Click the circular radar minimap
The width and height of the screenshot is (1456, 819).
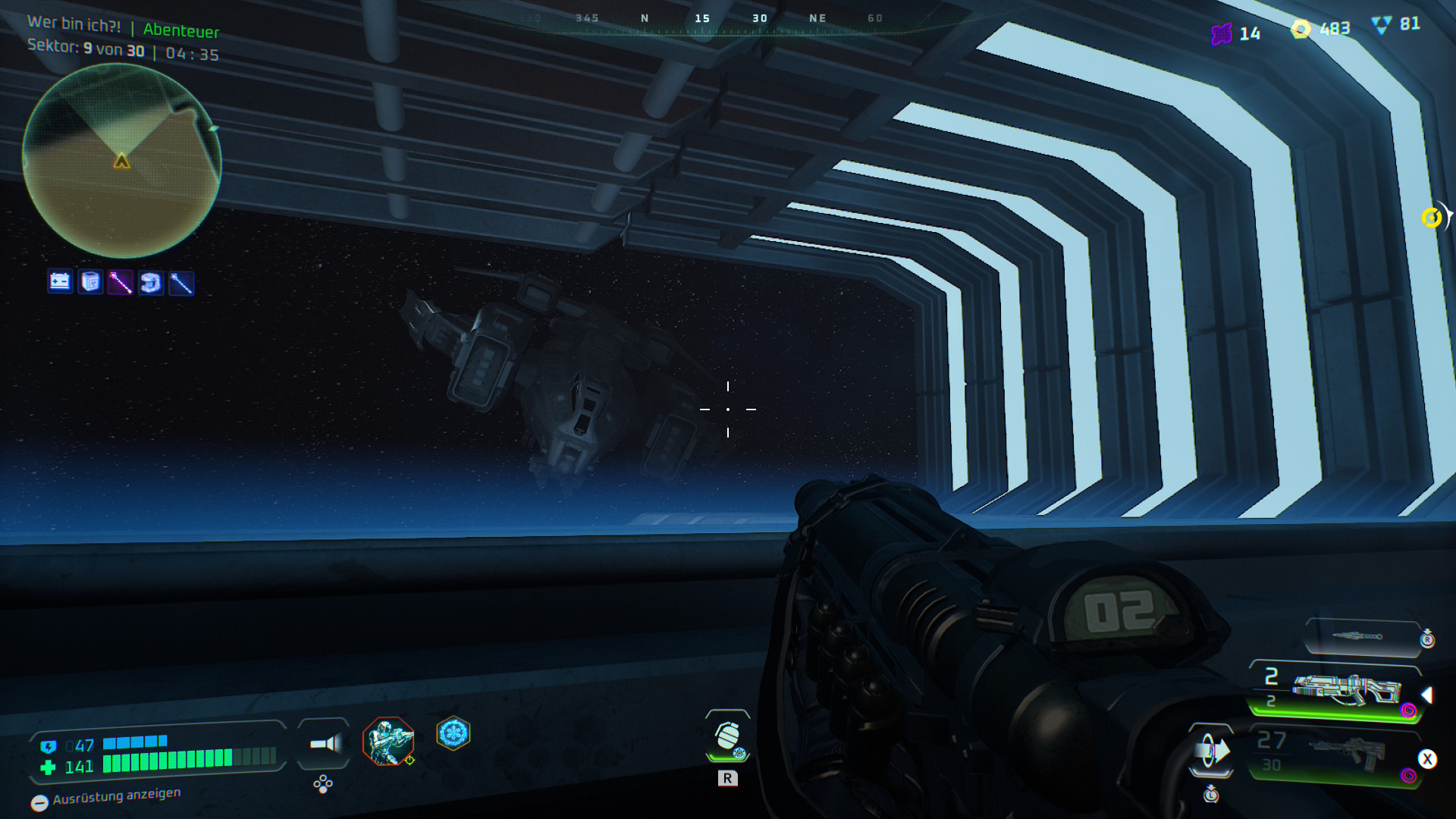click(121, 161)
